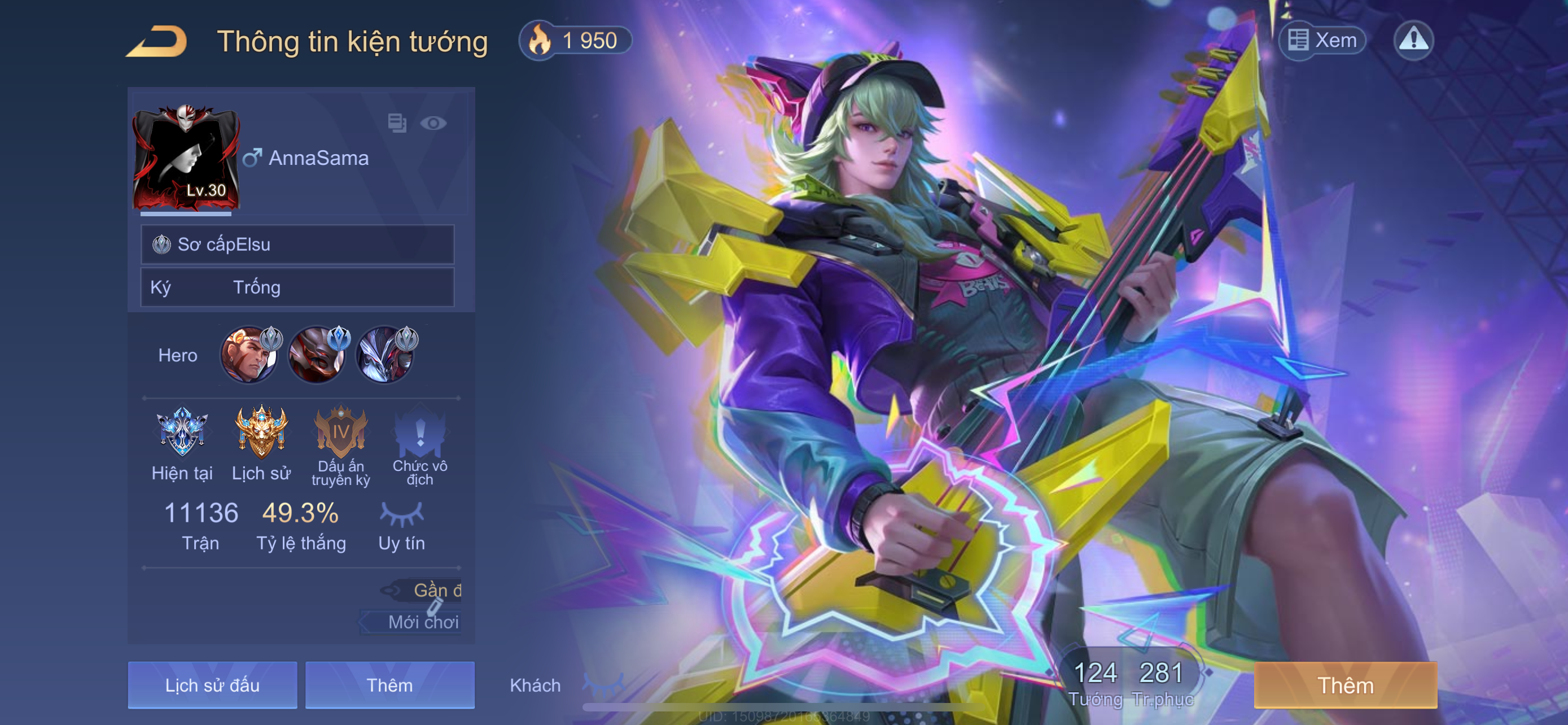Click the blue Thêm button
Screen dimensions: 1568x725
pyautogui.click(x=389, y=685)
